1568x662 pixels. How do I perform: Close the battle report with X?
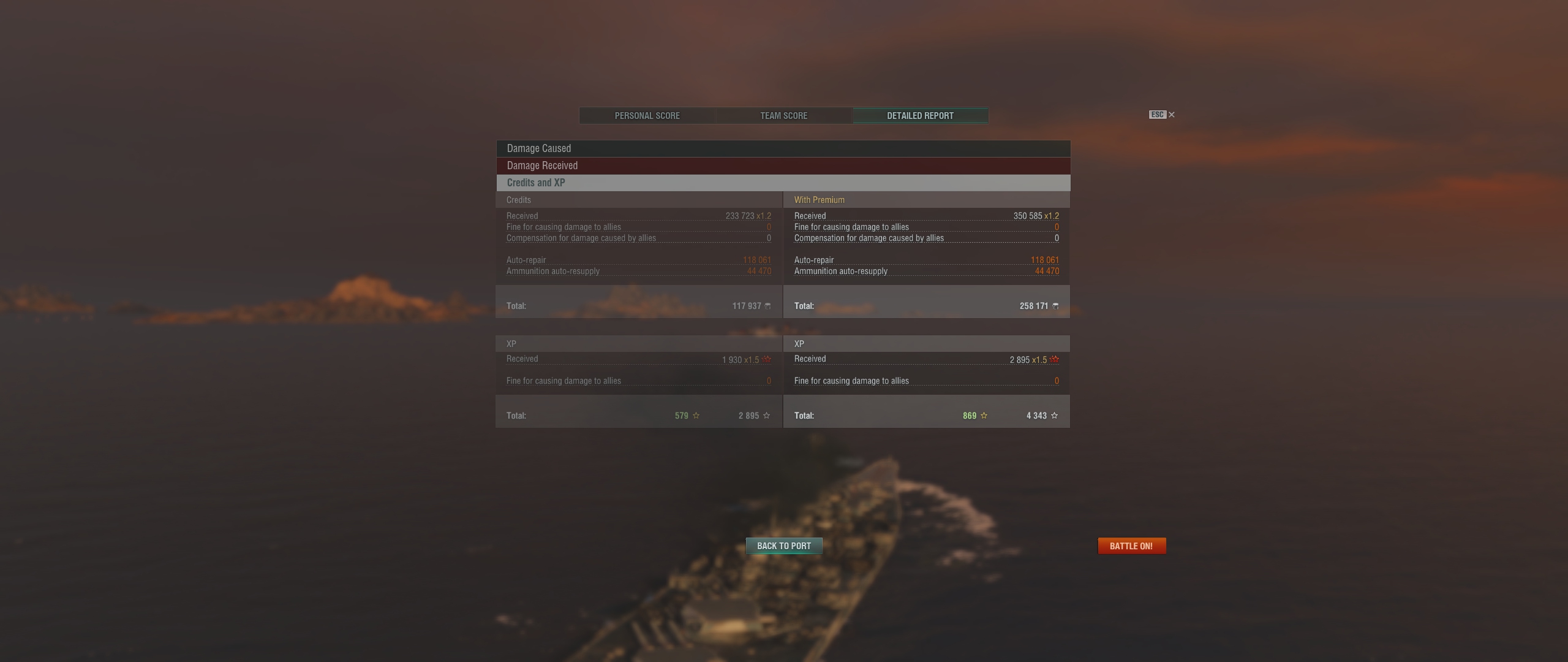click(1172, 115)
